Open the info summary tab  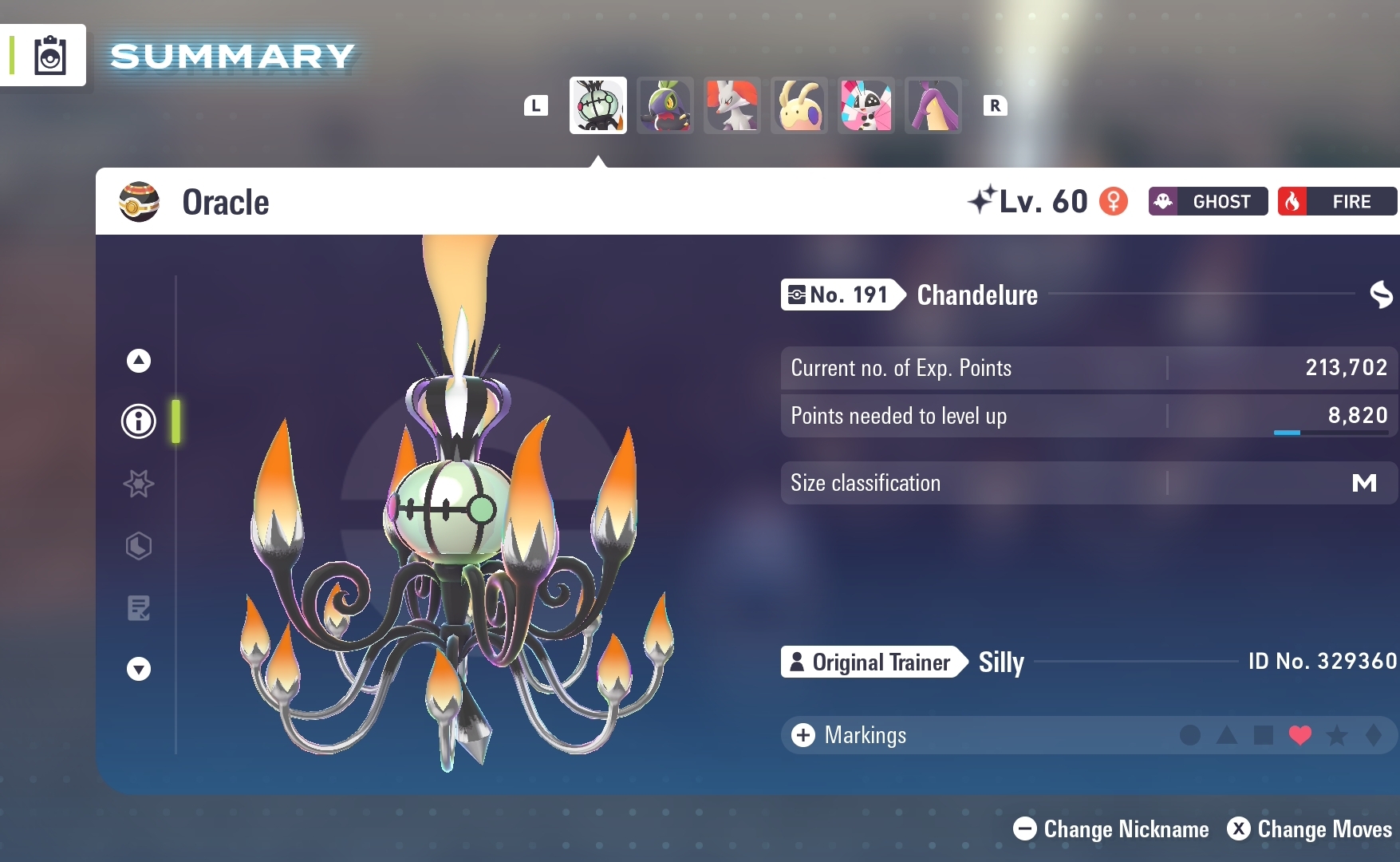[x=139, y=421]
